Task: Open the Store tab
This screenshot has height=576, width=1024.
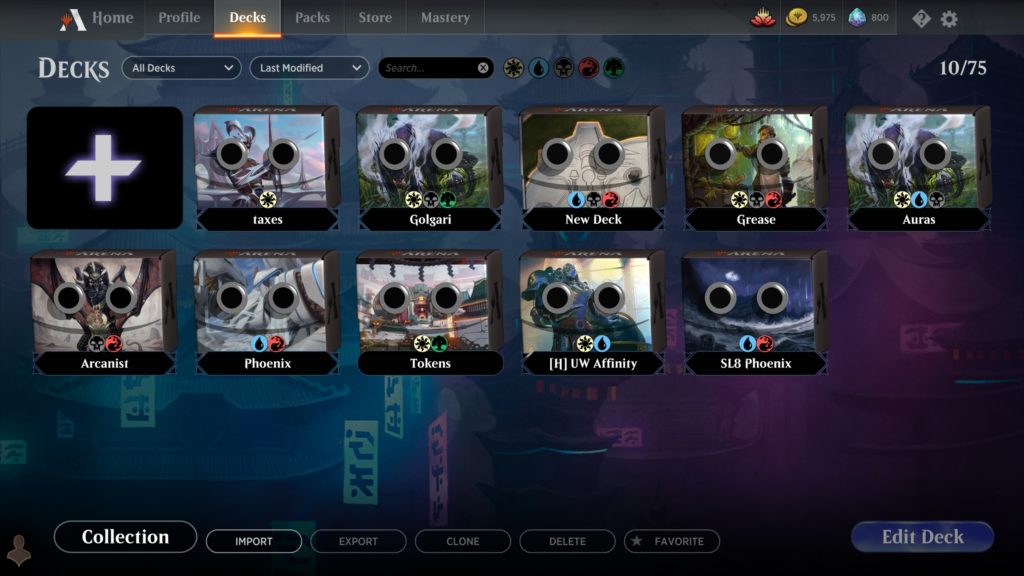Action: [375, 18]
